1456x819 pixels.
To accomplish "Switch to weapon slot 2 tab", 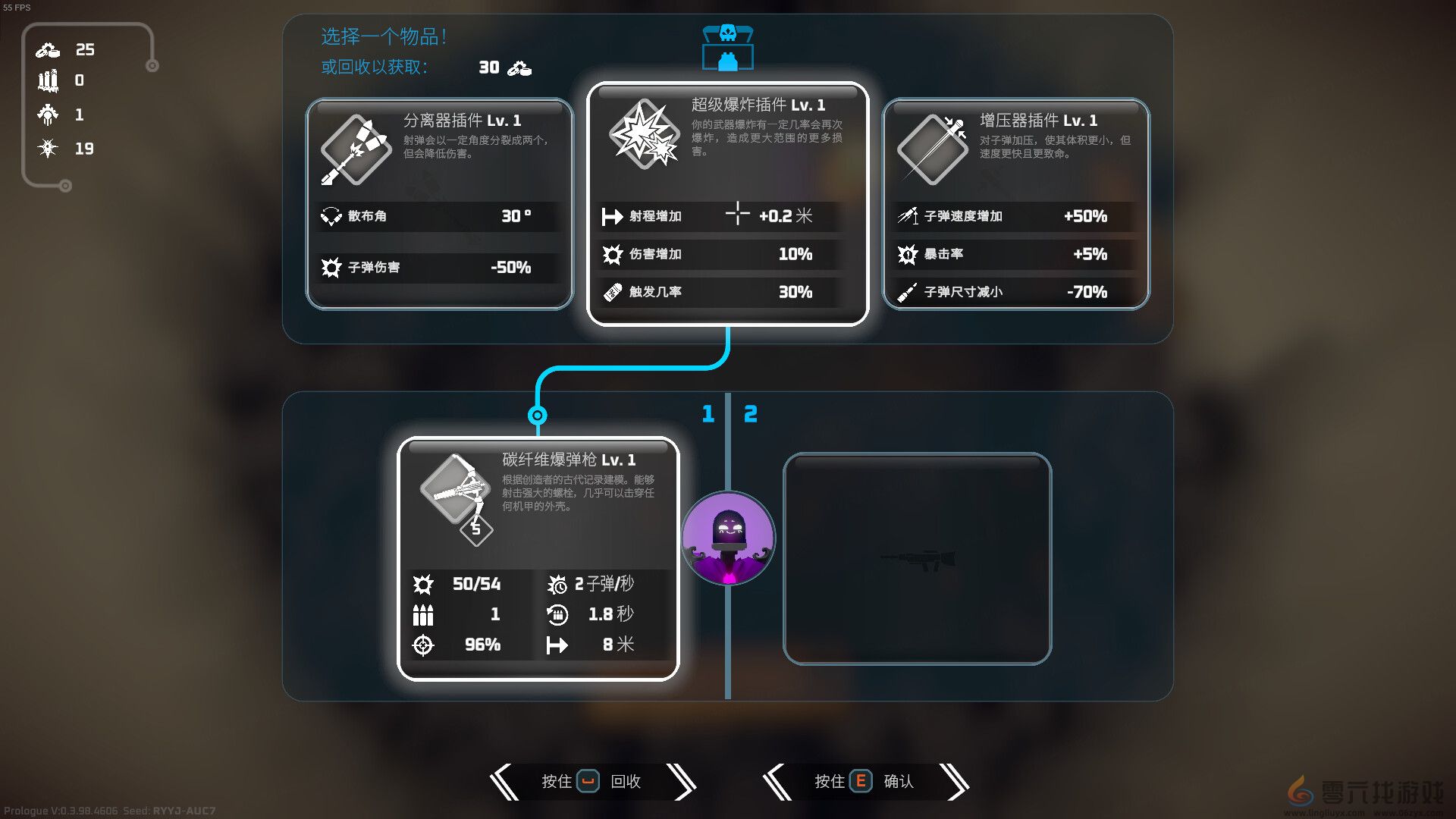I will click(751, 414).
